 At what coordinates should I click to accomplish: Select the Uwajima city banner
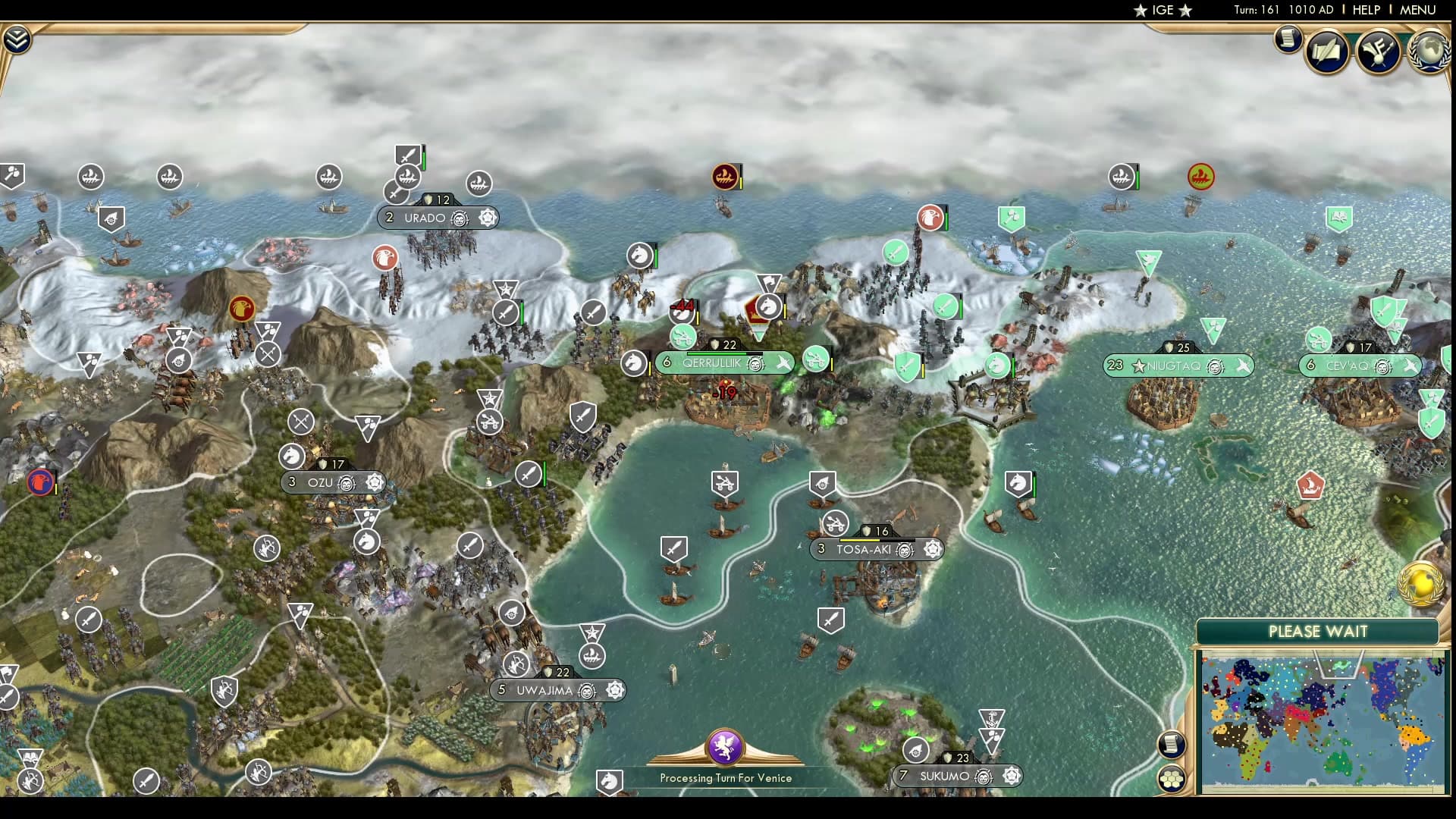[x=543, y=690]
